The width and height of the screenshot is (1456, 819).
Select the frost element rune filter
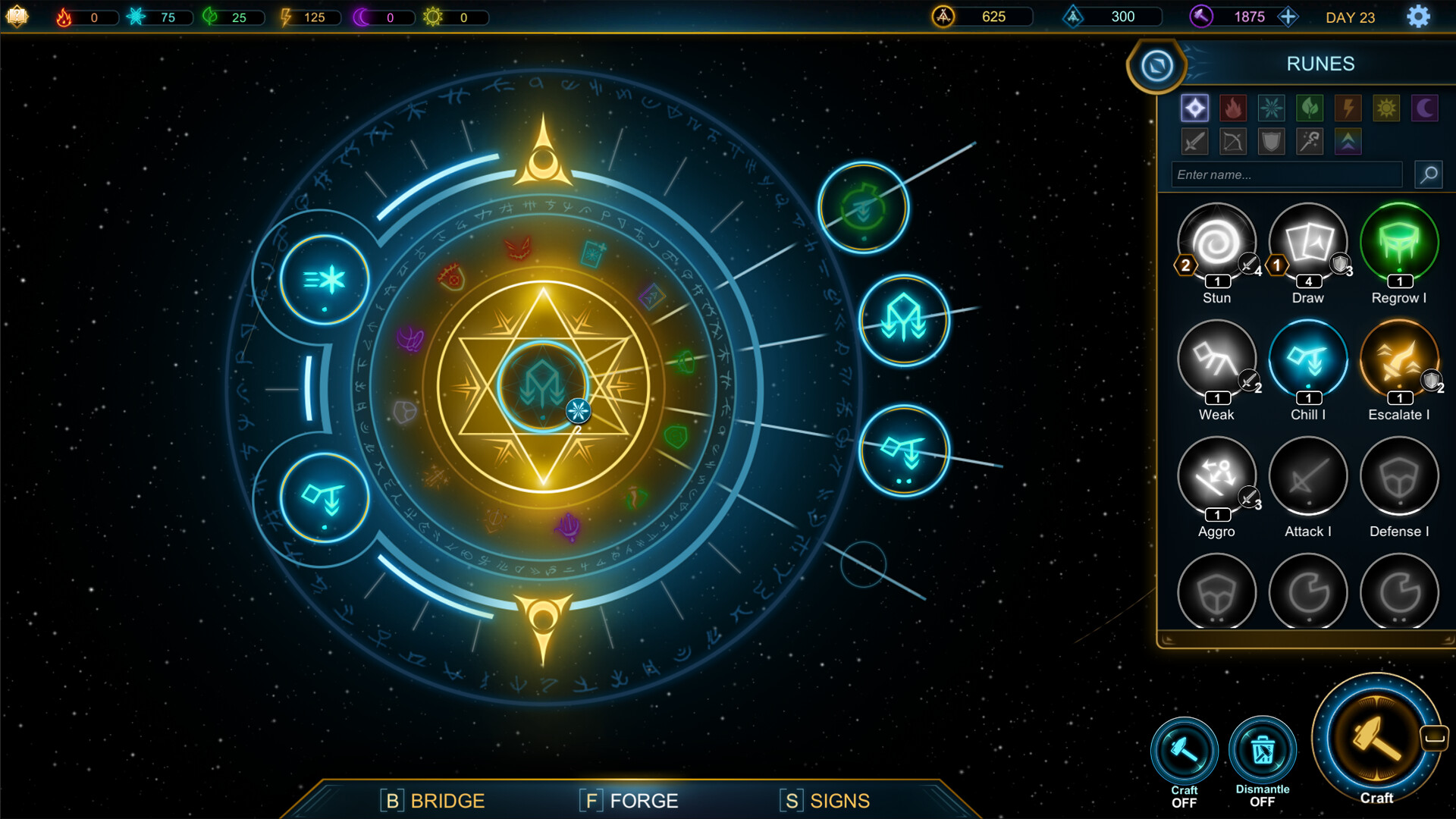(x=1271, y=108)
